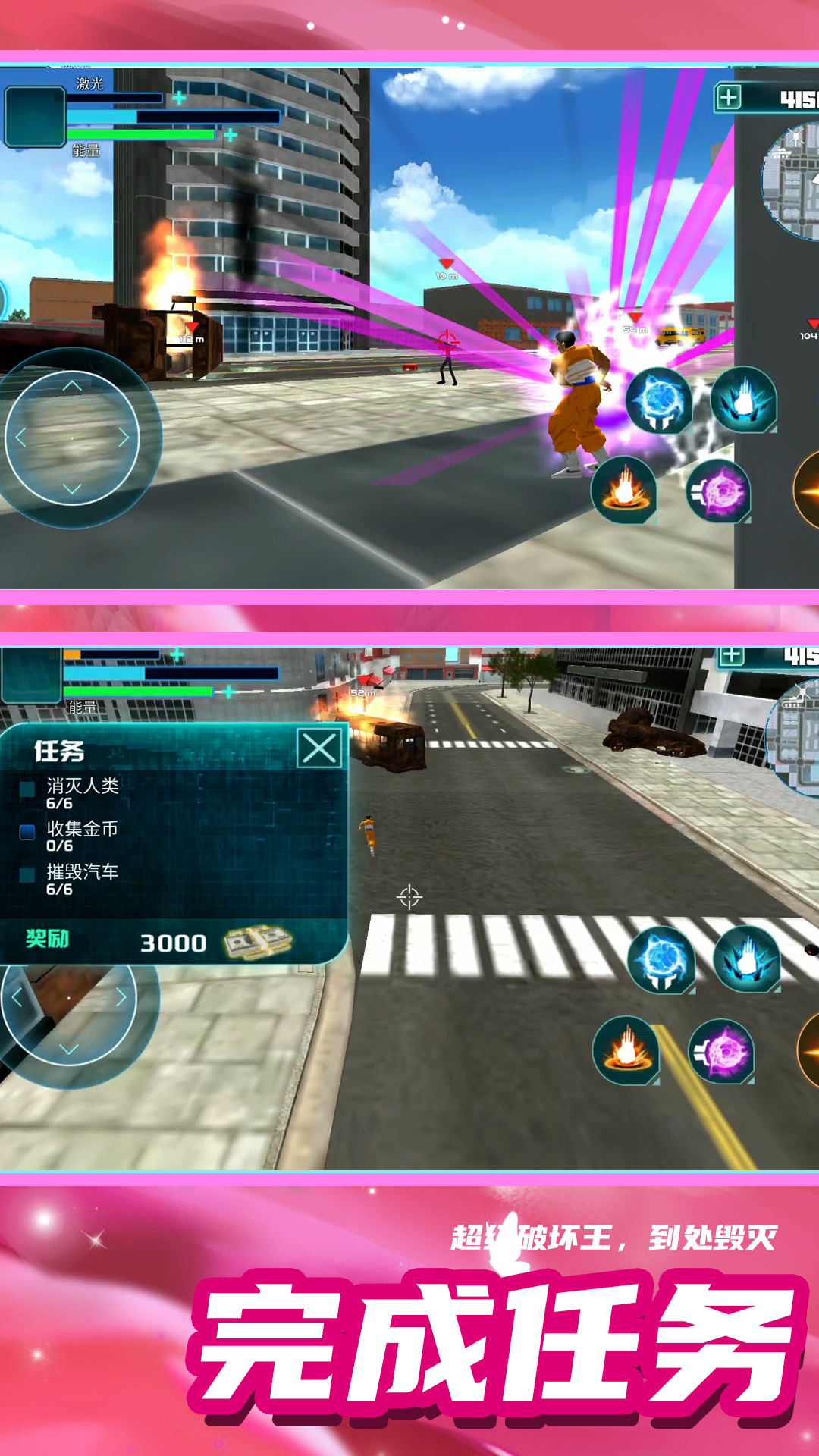Tap the blue energy orb skill in lower screenshot
Image resolution: width=819 pixels, height=1456 pixels.
click(662, 960)
